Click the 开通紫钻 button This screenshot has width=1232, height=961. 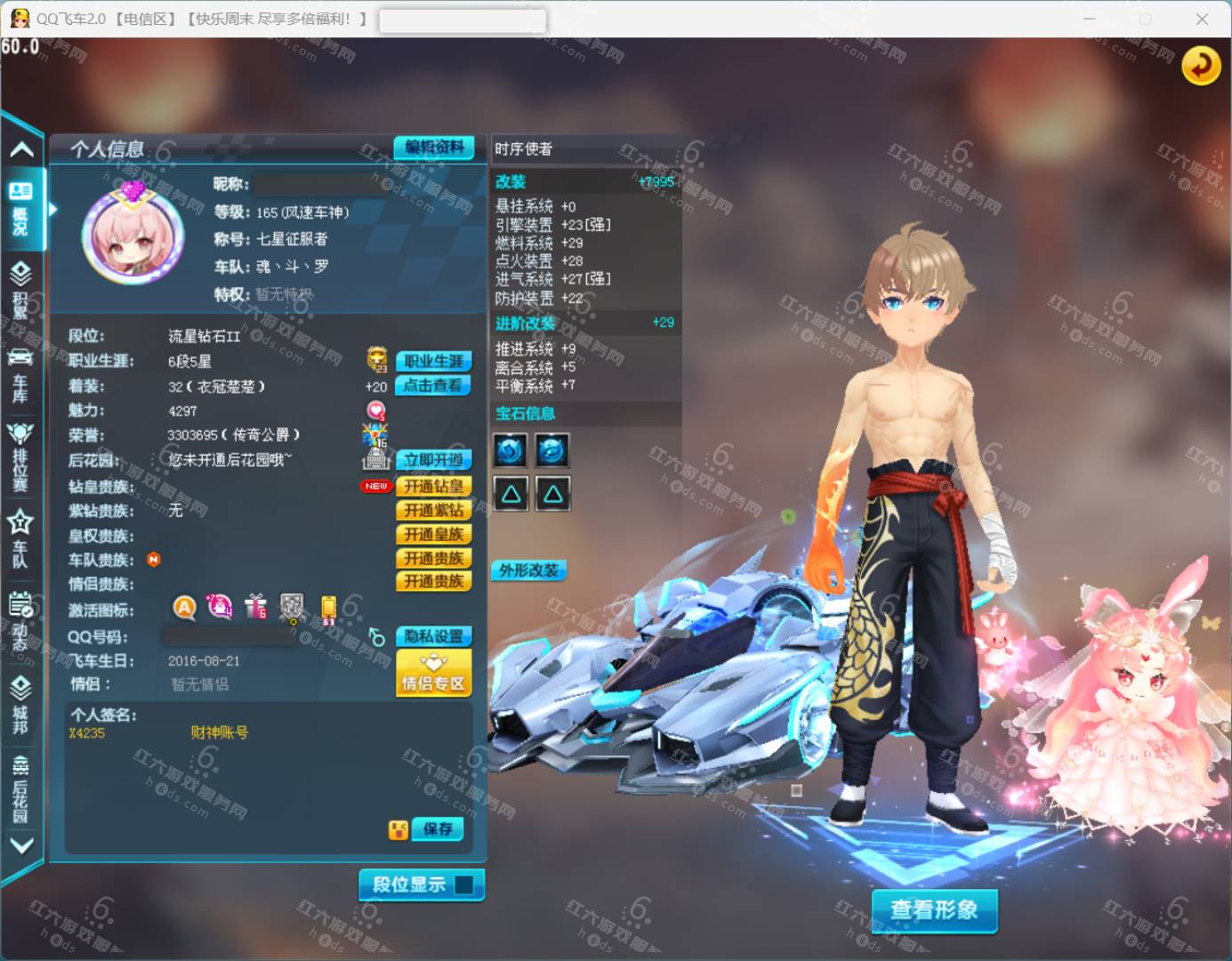[433, 510]
